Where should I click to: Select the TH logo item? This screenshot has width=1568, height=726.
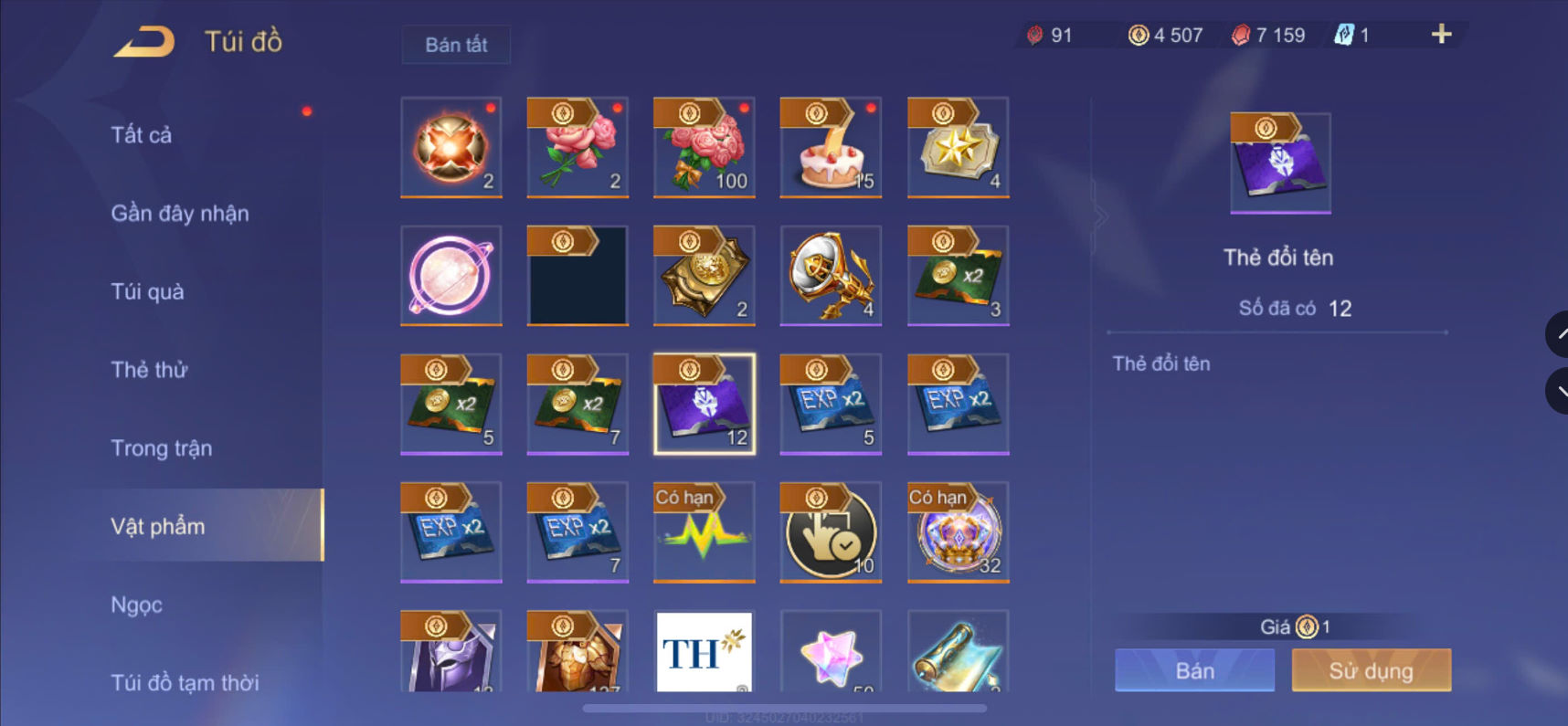pyautogui.click(x=704, y=651)
